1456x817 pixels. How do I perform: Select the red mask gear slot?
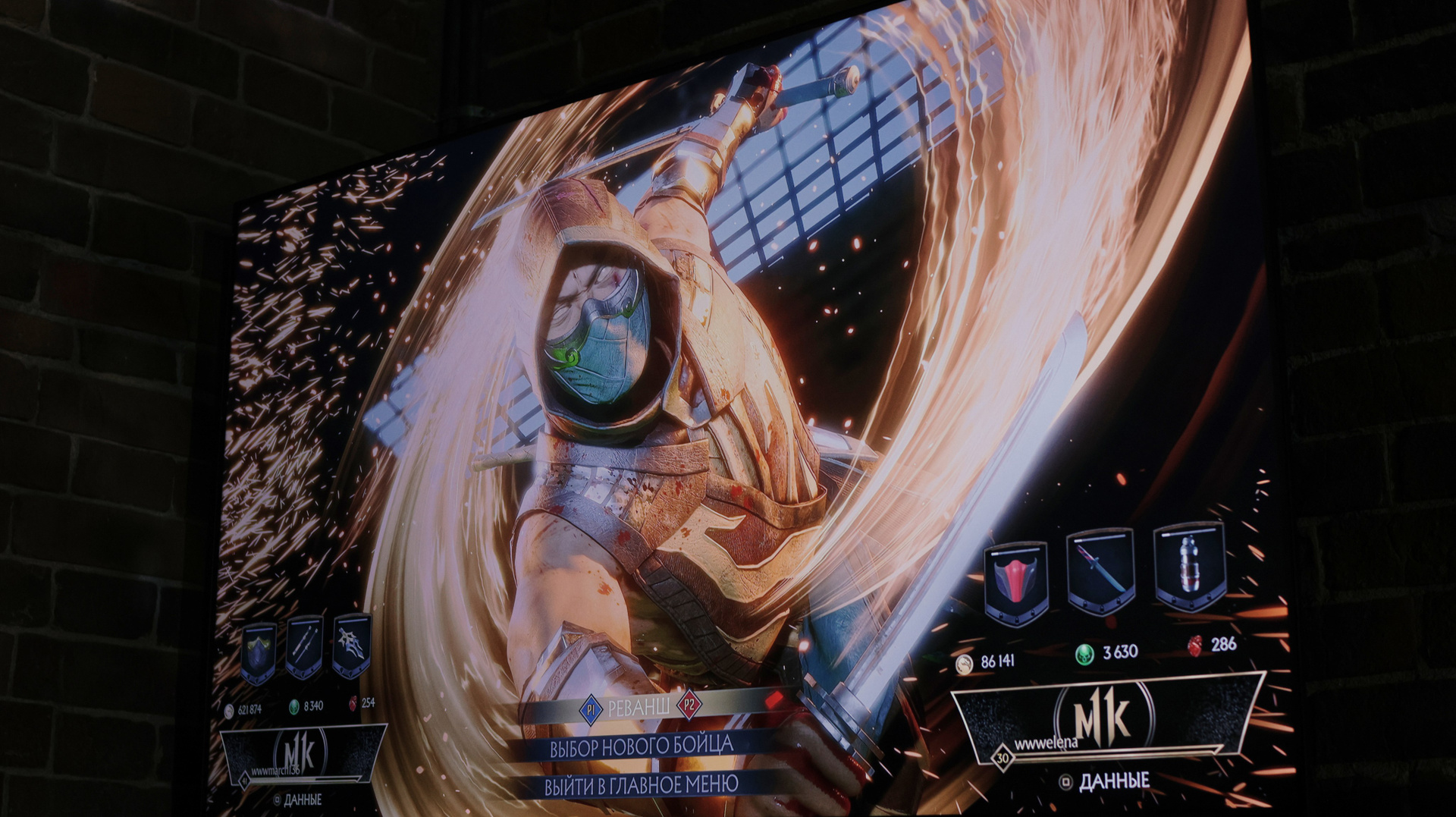(x=1016, y=582)
